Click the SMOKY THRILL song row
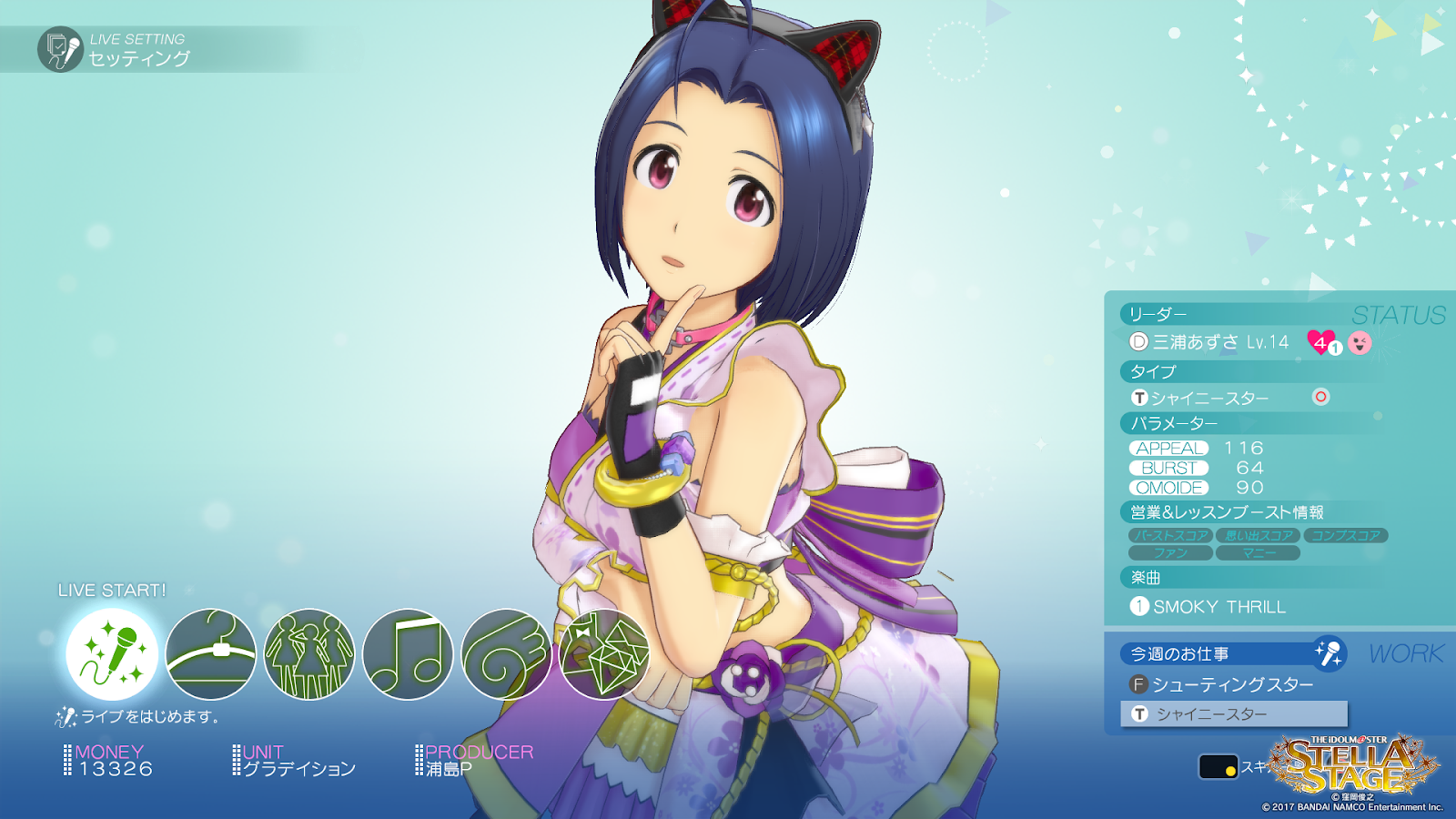The height and width of the screenshot is (819, 1456). [1218, 607]
